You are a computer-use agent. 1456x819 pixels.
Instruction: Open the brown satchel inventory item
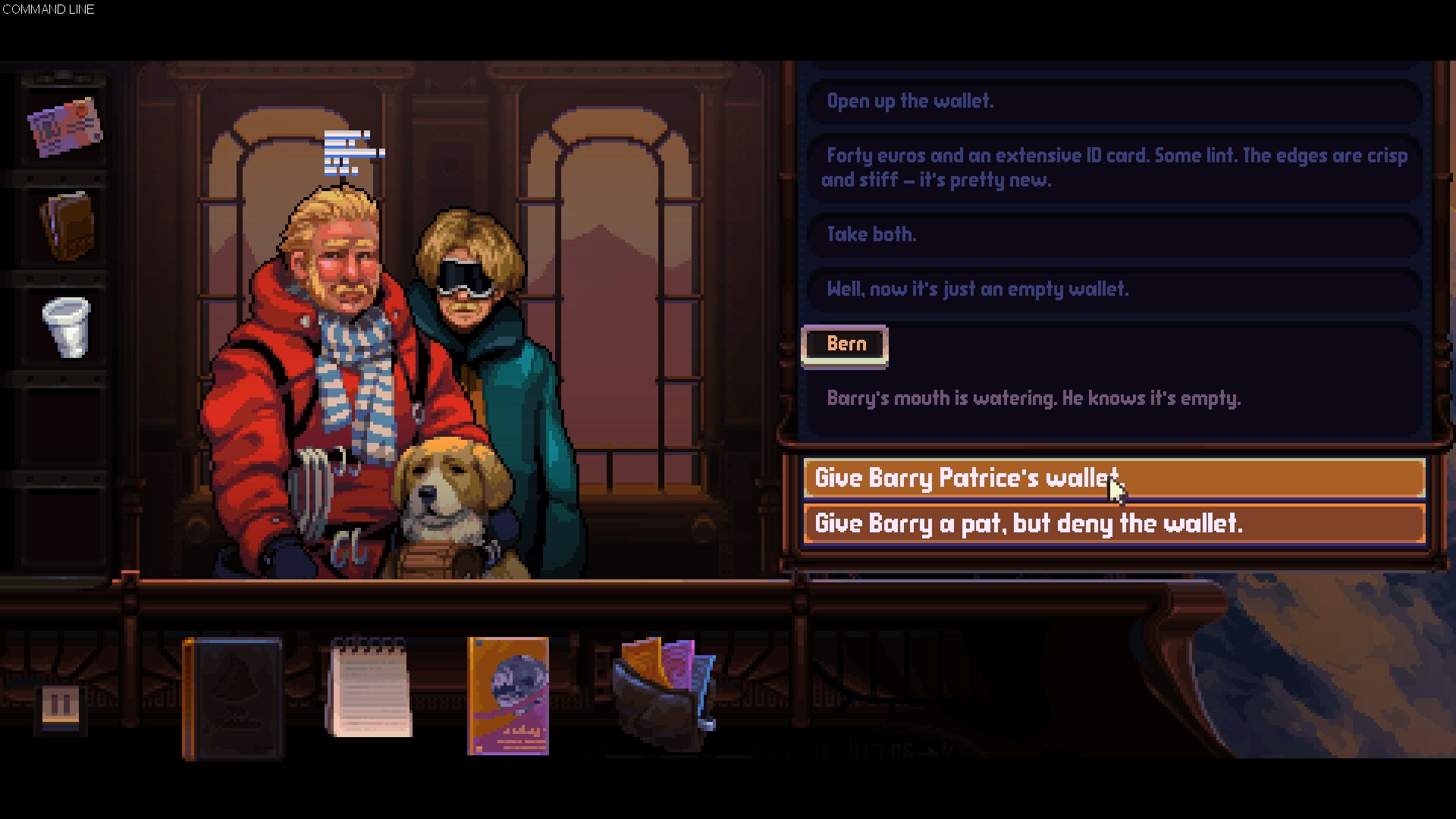click(x=68, y=224)
